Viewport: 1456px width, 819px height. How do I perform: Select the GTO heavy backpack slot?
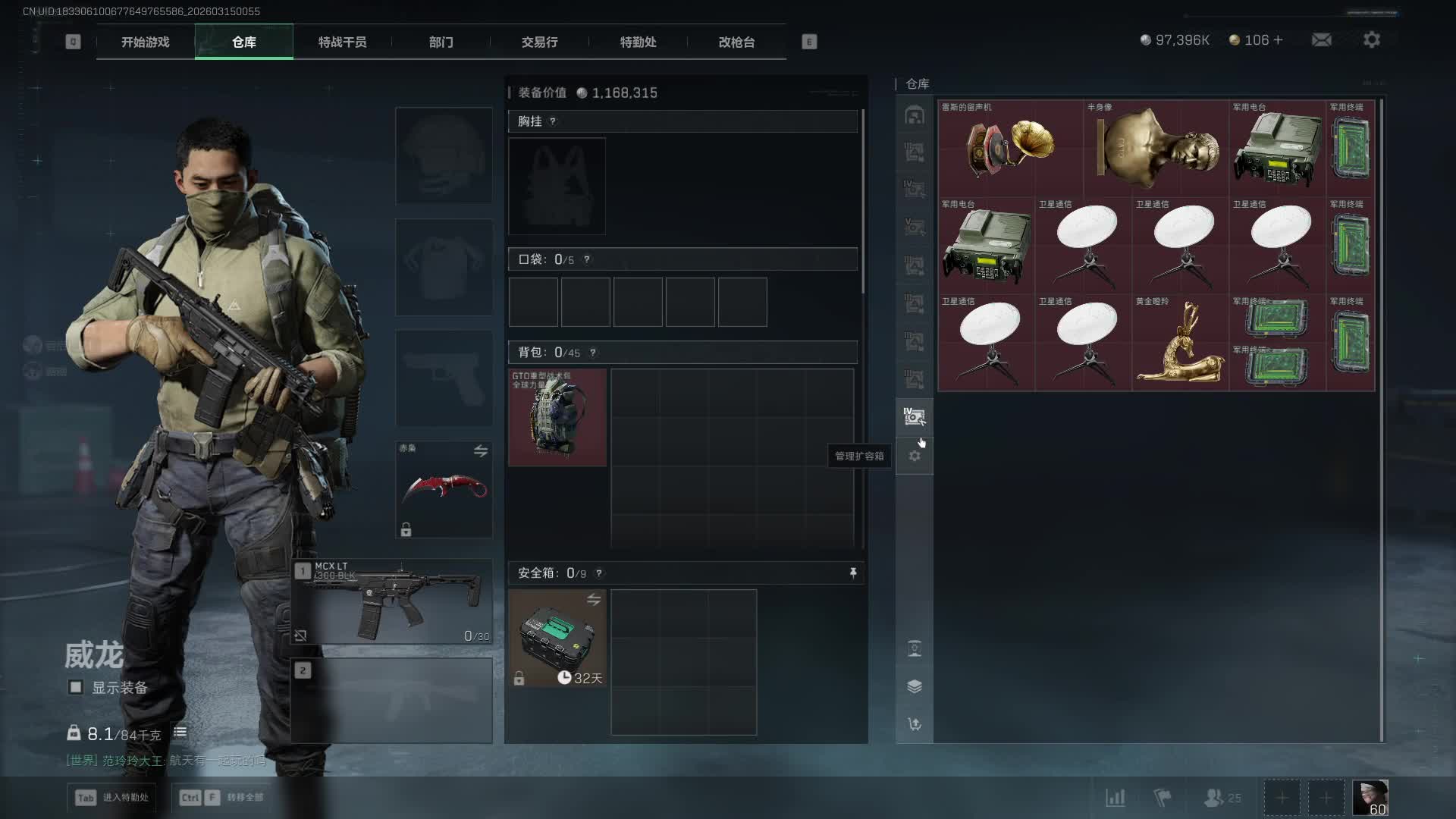(557, 417)
